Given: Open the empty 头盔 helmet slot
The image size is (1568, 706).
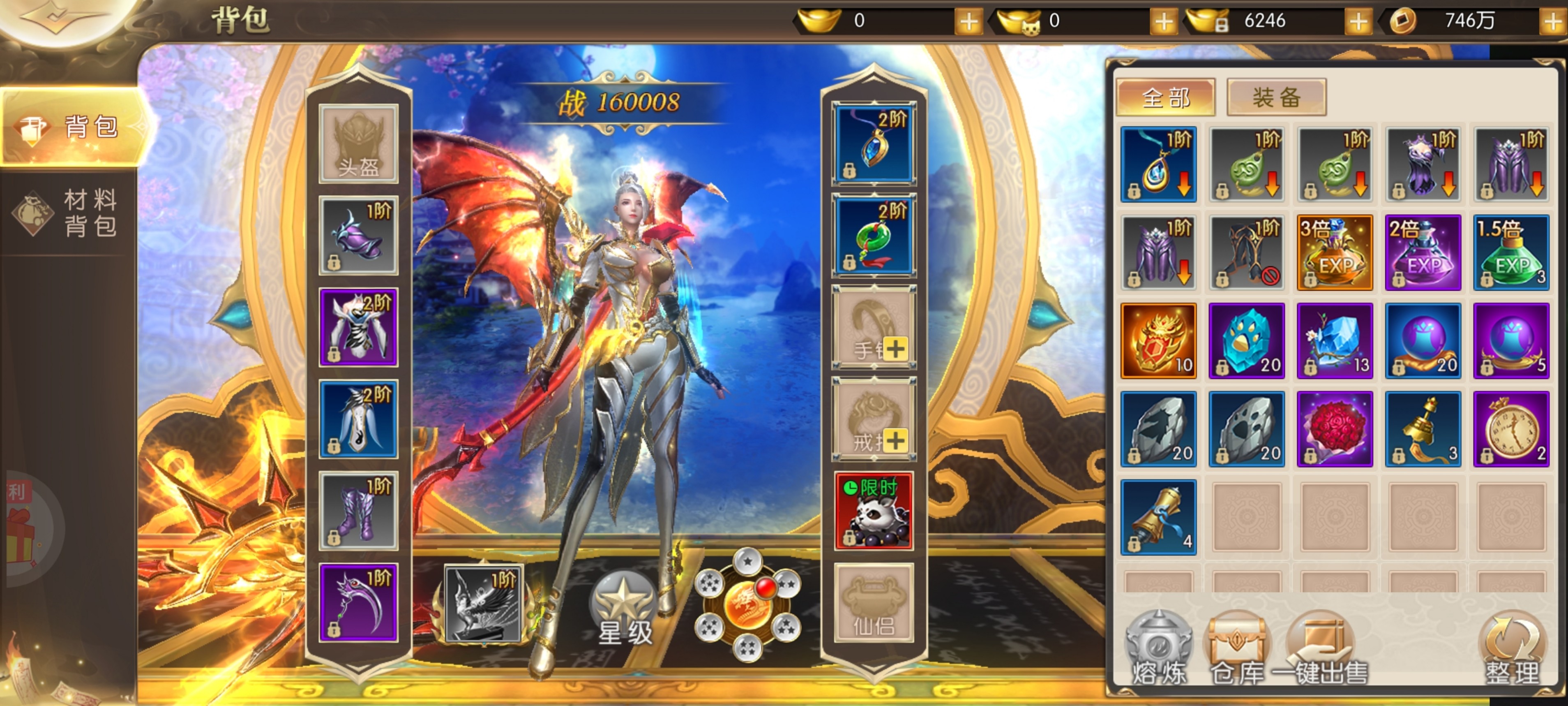Looking at the screenshot, I should (x=359, y=144).
